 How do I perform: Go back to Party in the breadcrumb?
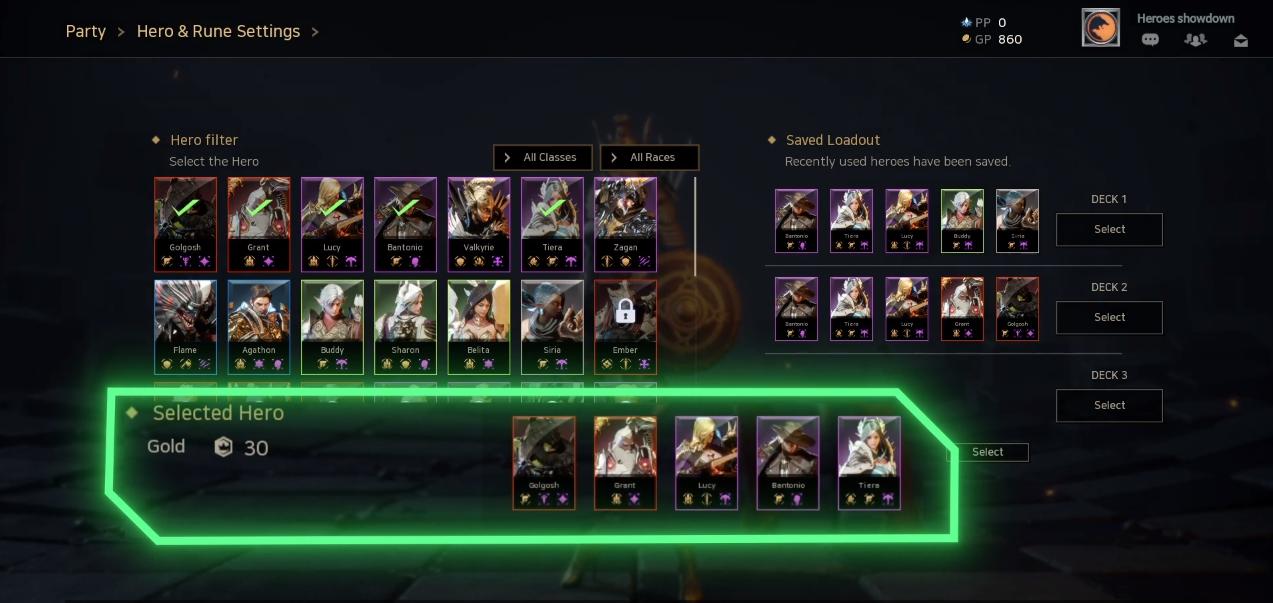point(85,31)
